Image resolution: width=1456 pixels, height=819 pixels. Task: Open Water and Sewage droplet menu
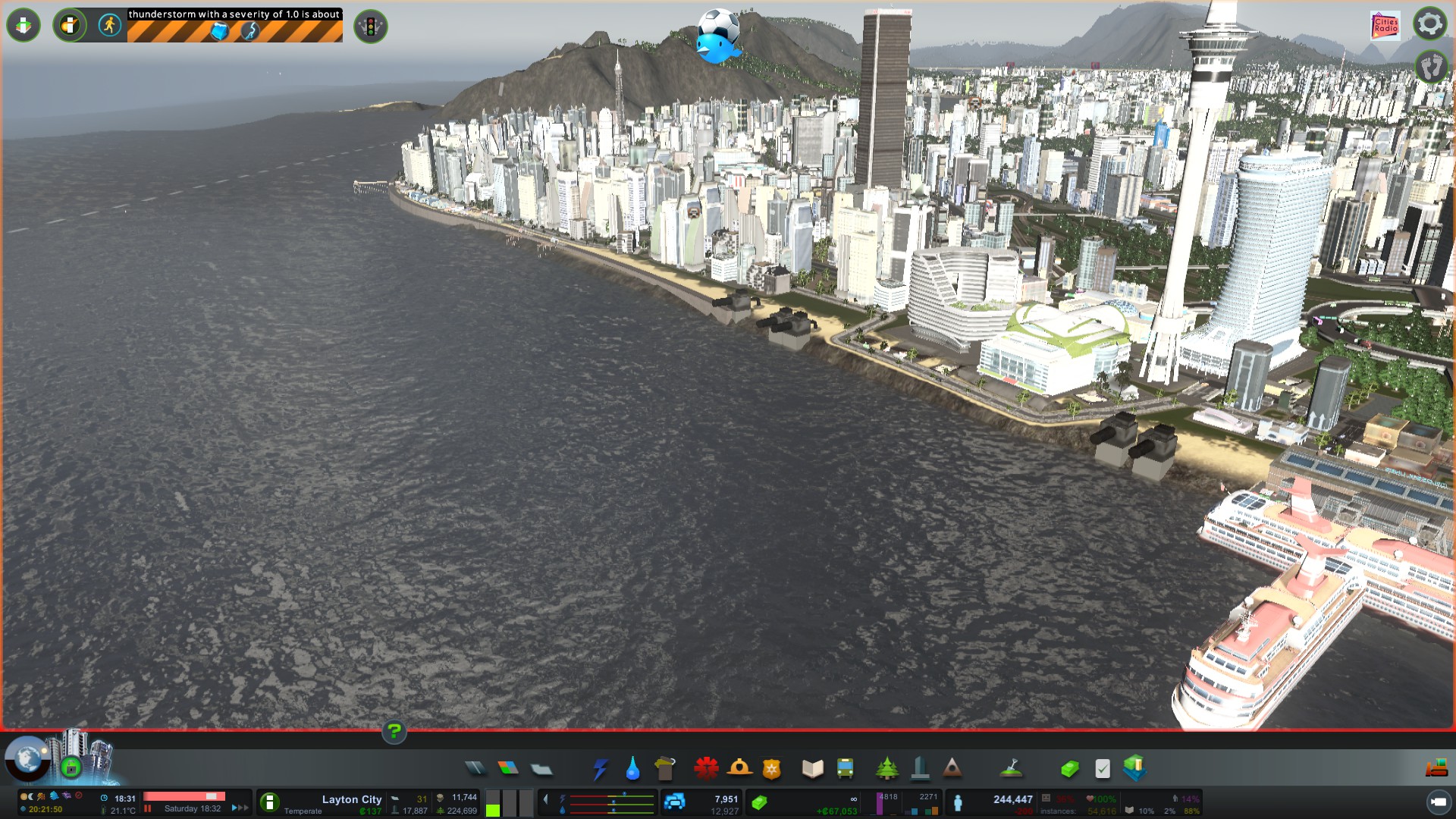pyautogui.click(x=632, y=769)
